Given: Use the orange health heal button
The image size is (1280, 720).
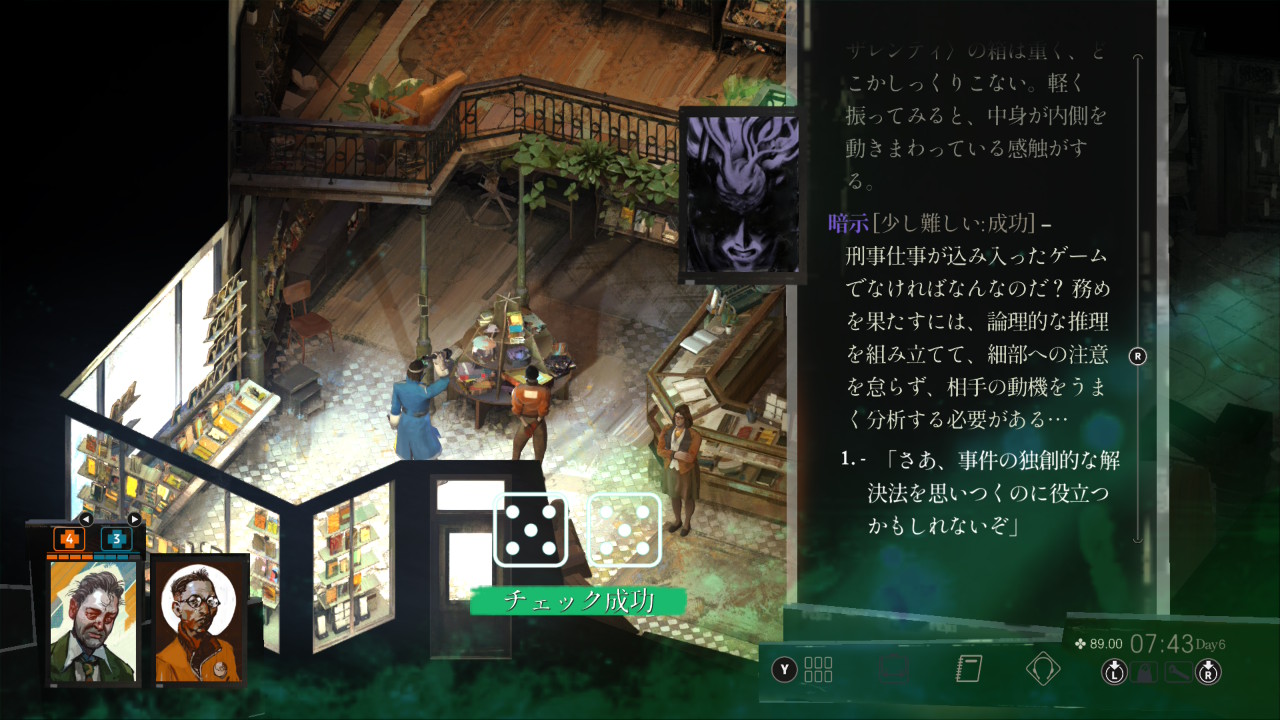Looking at the screenshot, I should point(69,539).
